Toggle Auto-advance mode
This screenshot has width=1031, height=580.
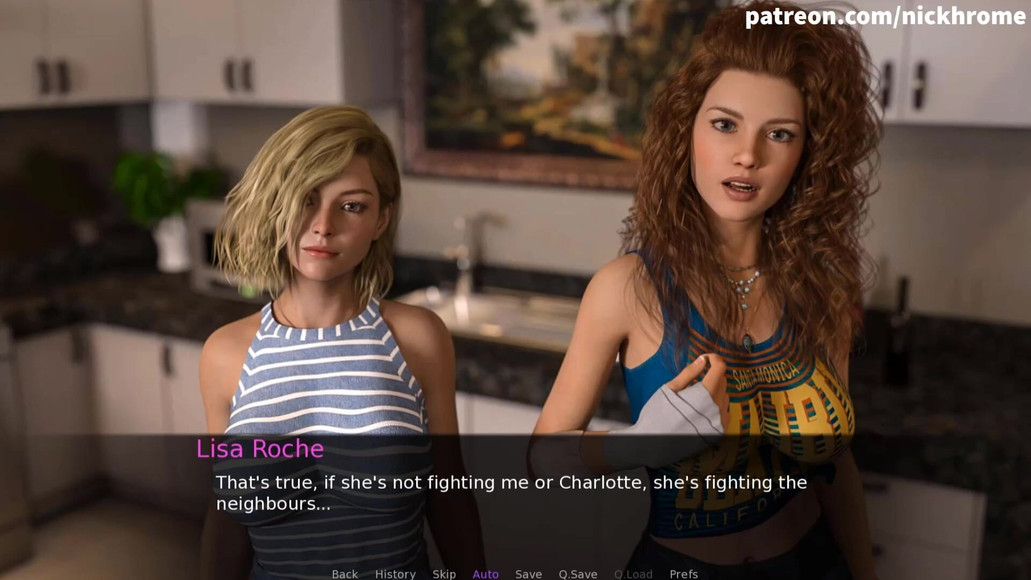click(x=485, y=574)
